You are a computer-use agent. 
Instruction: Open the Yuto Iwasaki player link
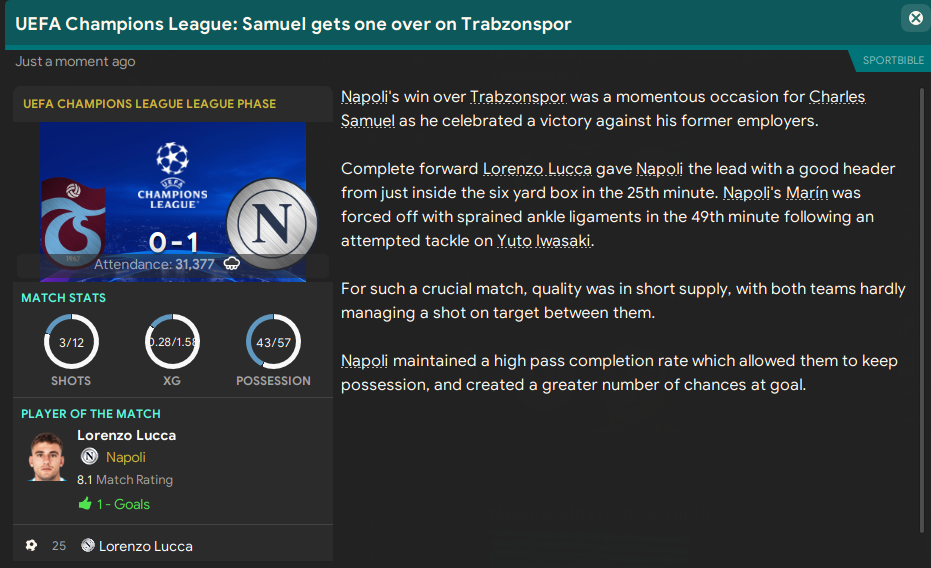[x=548, y=241]
